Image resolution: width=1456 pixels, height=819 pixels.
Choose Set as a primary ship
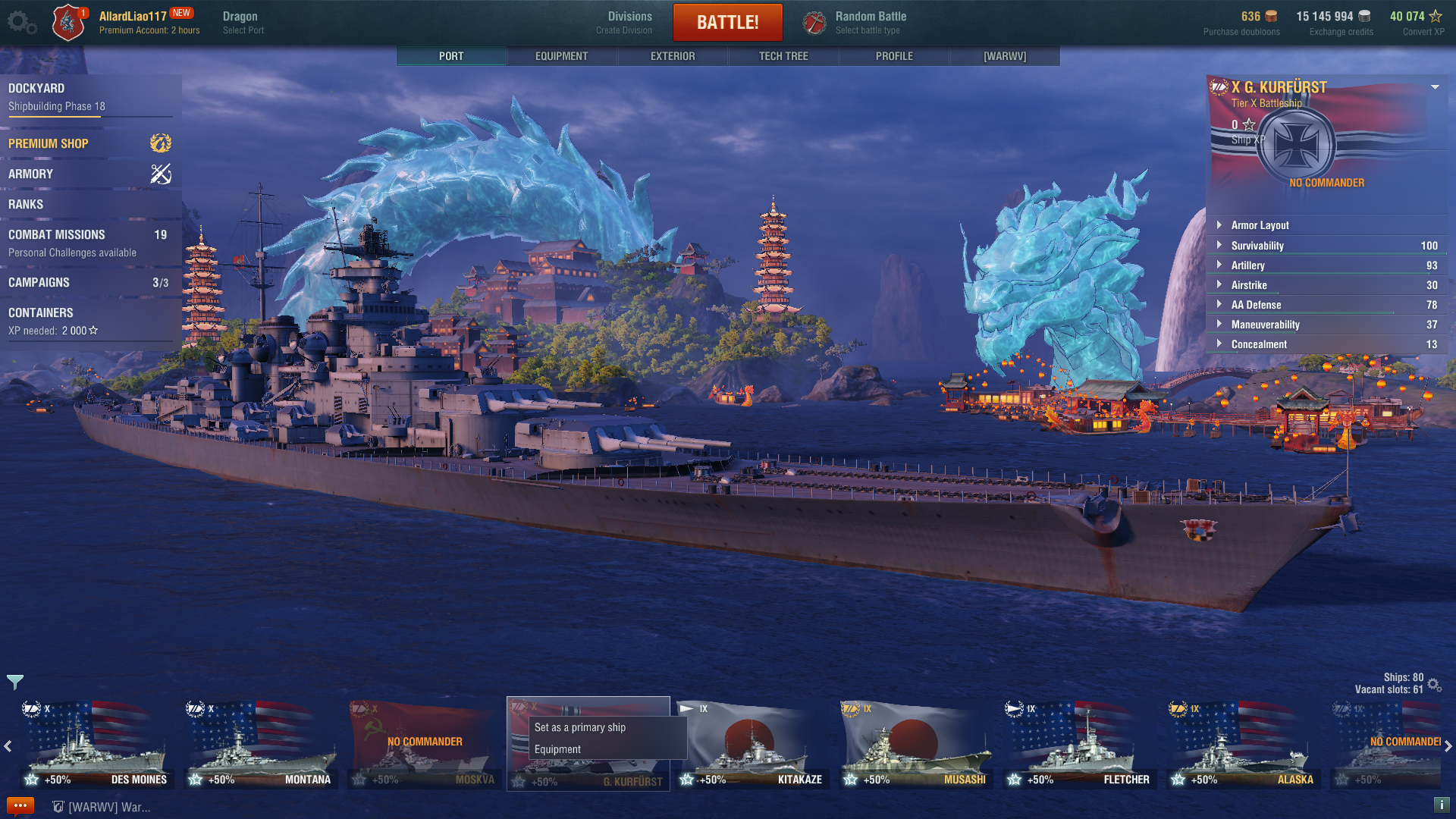click(x=580, y=727)
